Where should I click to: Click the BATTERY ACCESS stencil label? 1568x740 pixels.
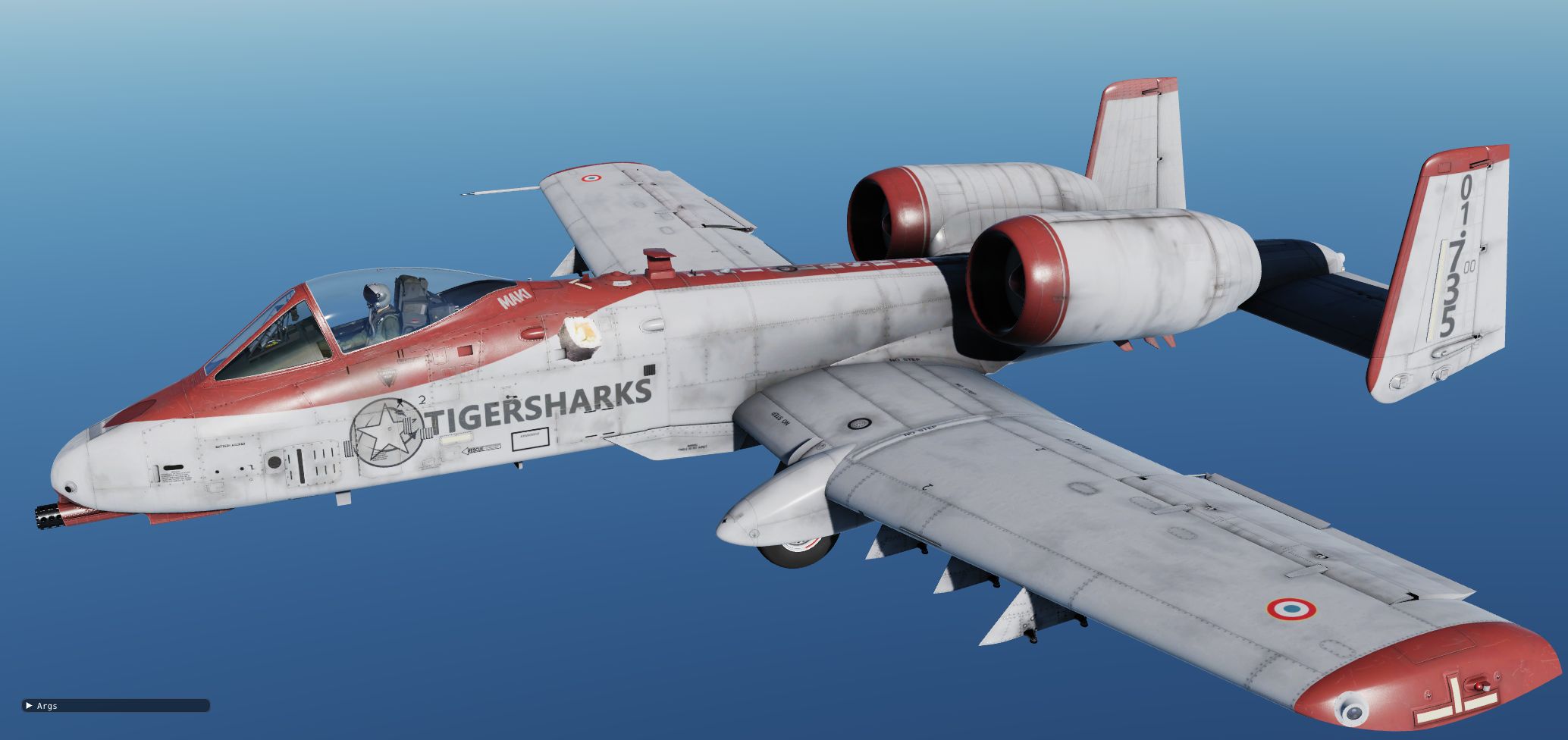(x=230, y=444)
